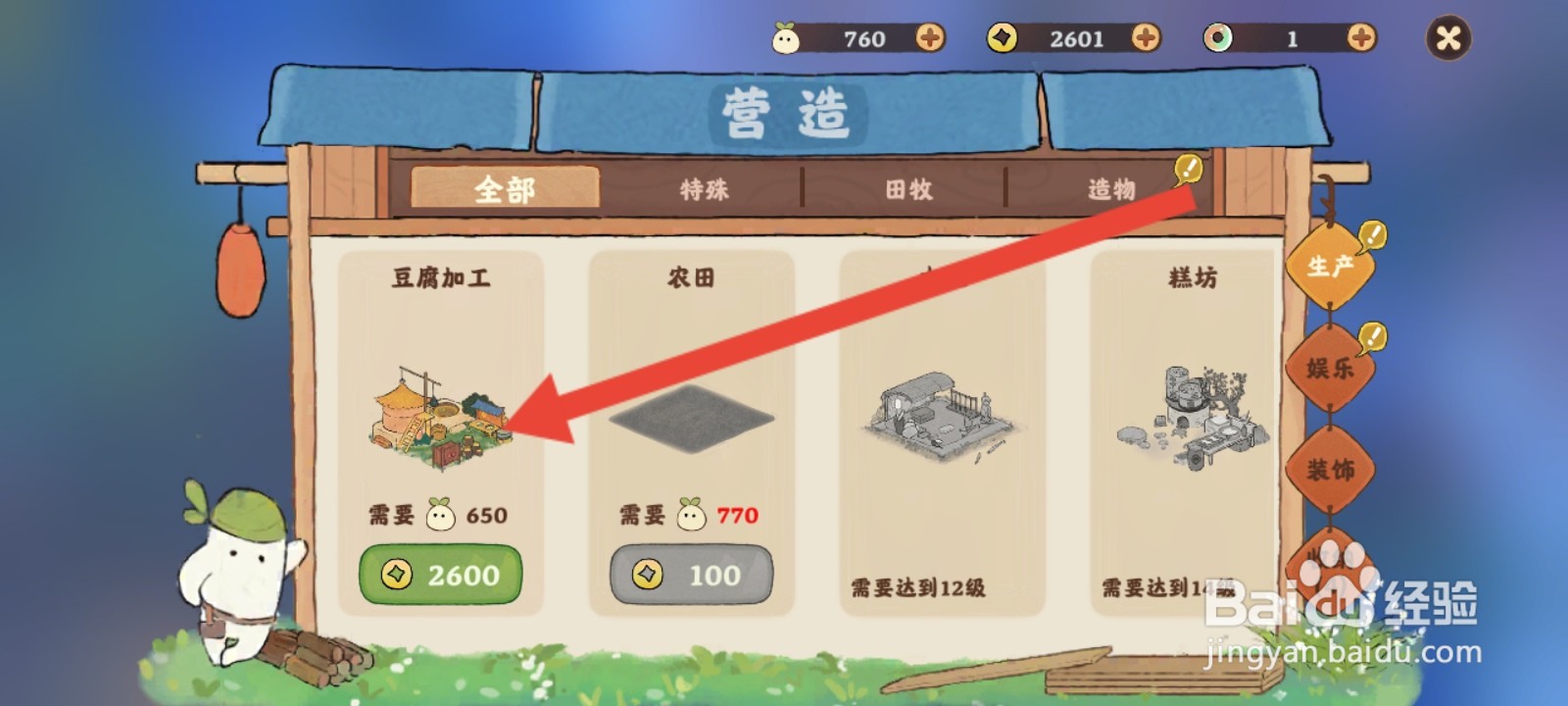Screen dimensions: 1568x706
Task: Click the plus button beside the eye currency
Action: pos(1360,39)
